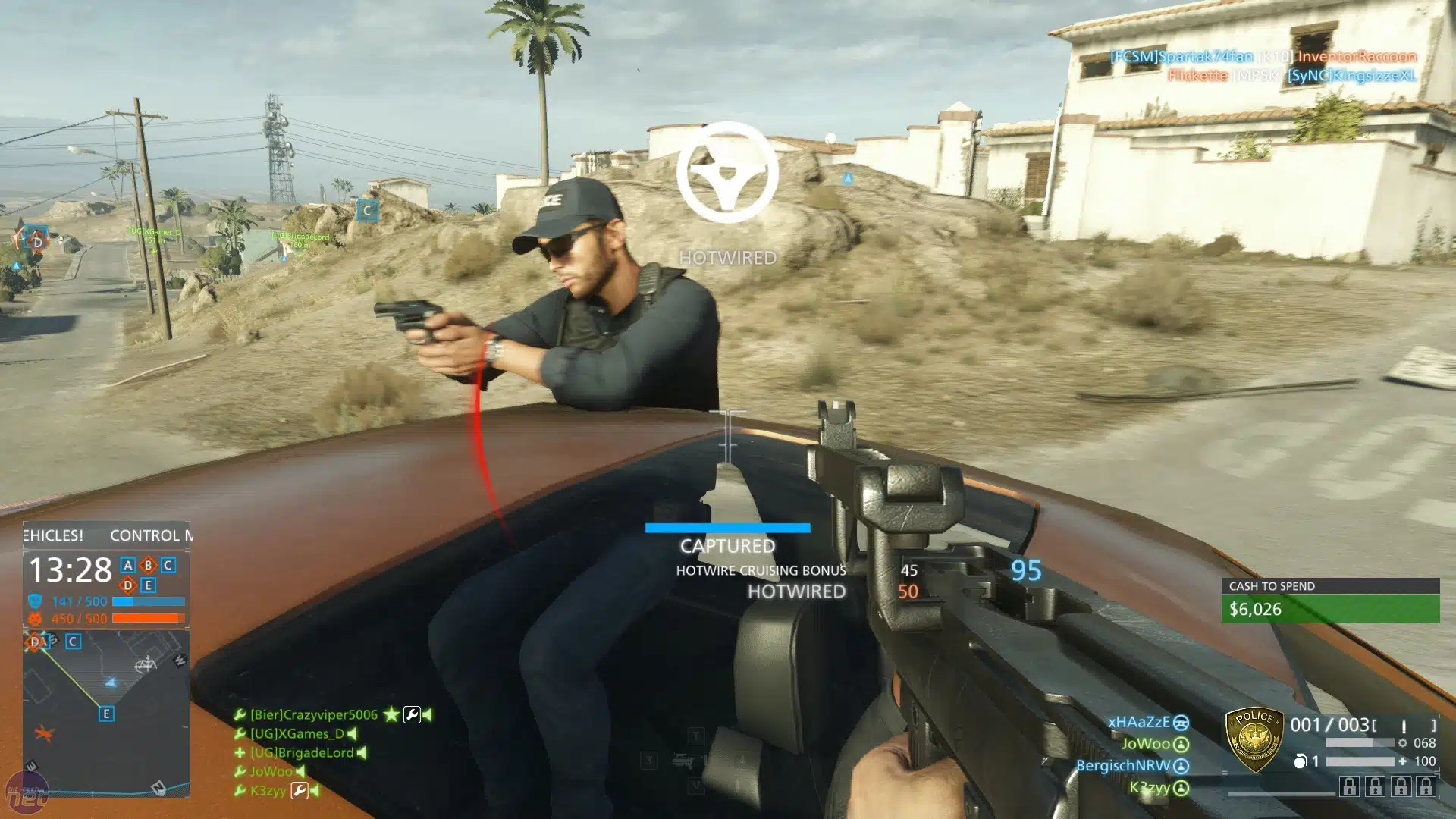Select the grenade icon in the ammo HUD
Viewport: 1456px width, 819px height.
pos(1301,761)
